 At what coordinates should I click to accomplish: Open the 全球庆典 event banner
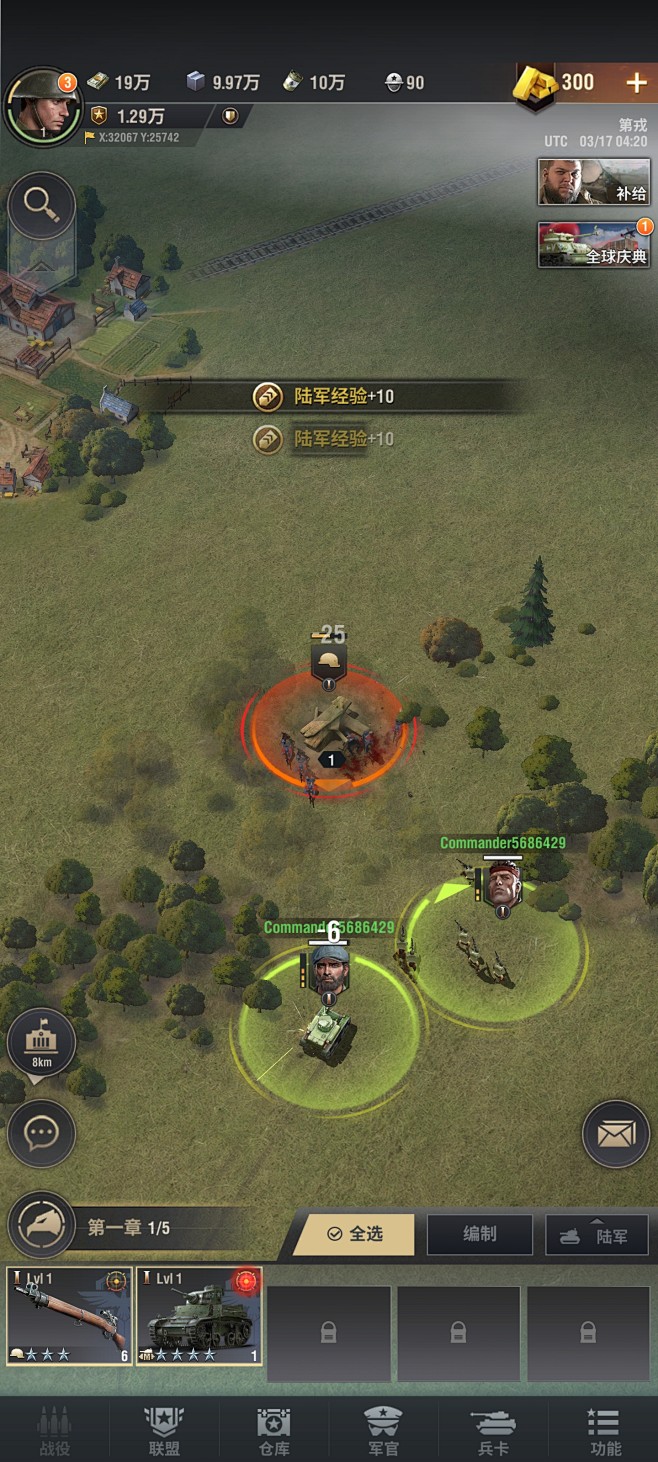click(594, 245)
